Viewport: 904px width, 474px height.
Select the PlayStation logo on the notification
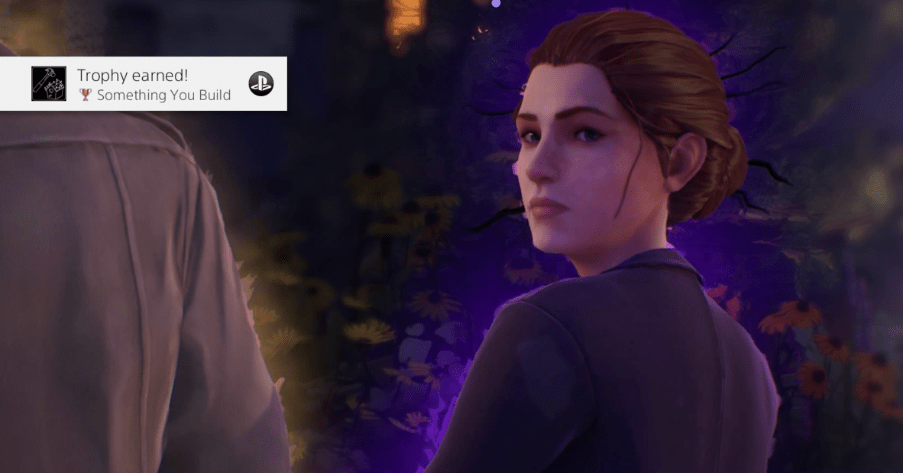coord(259,84)
